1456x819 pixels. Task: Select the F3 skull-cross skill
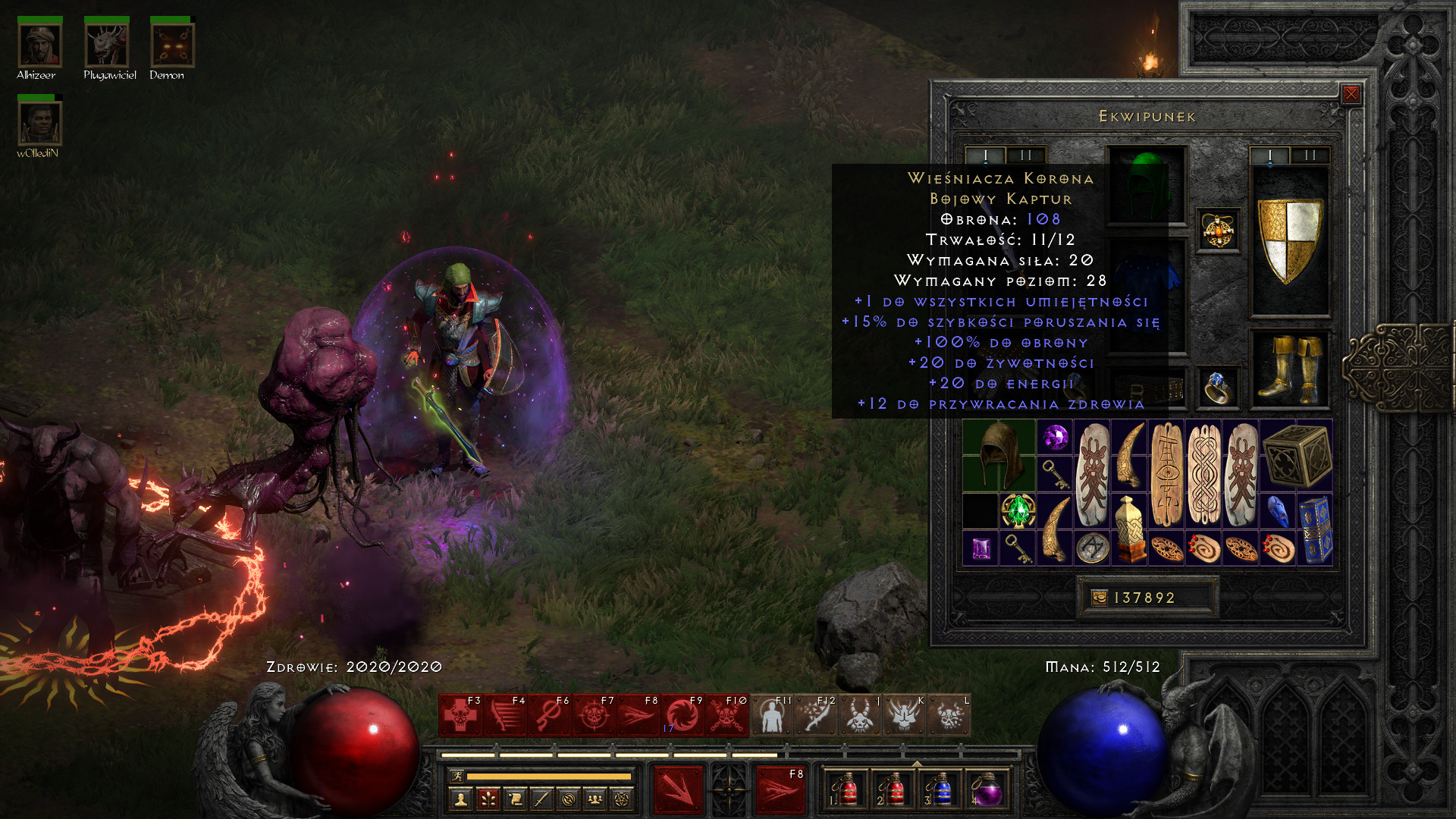pyautogui.click(x=460, y=716)
